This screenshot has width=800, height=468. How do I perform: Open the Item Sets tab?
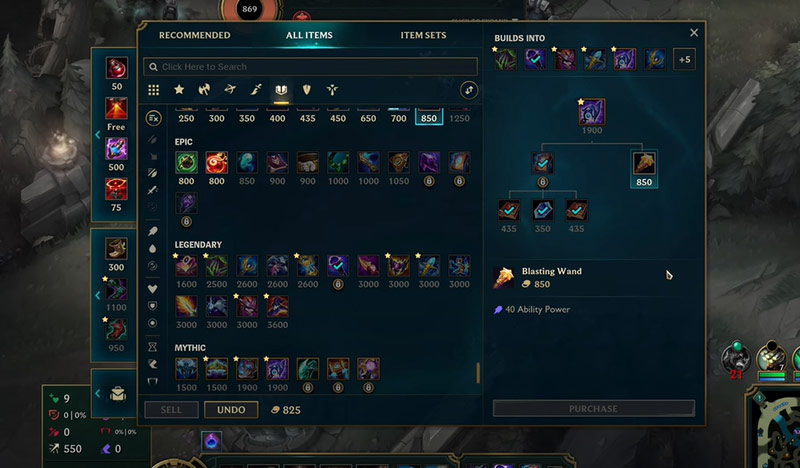point(423,36)
